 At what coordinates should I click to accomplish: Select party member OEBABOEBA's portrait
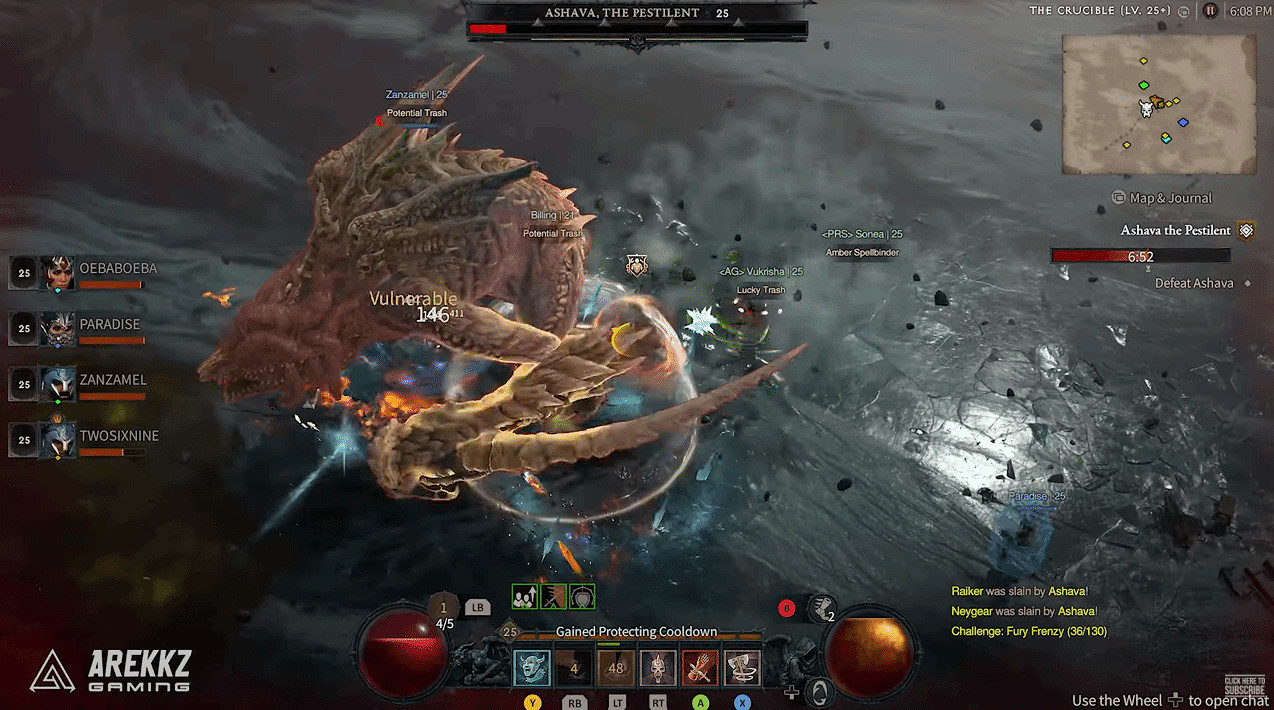tap(57, 272)
